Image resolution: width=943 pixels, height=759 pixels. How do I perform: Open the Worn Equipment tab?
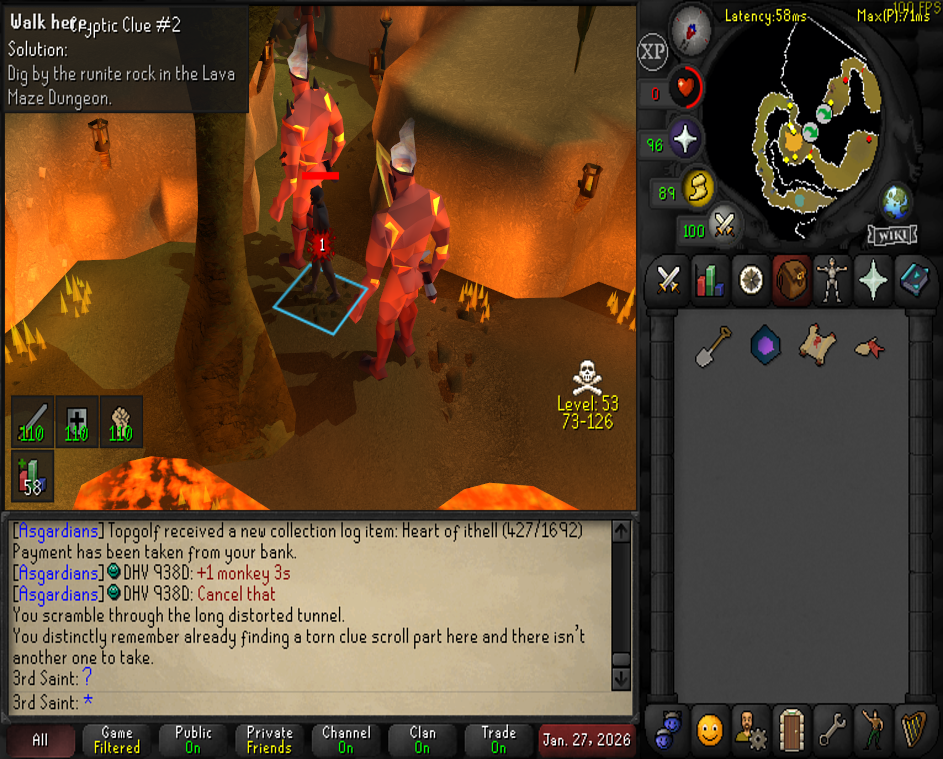[x=832, y=279]
